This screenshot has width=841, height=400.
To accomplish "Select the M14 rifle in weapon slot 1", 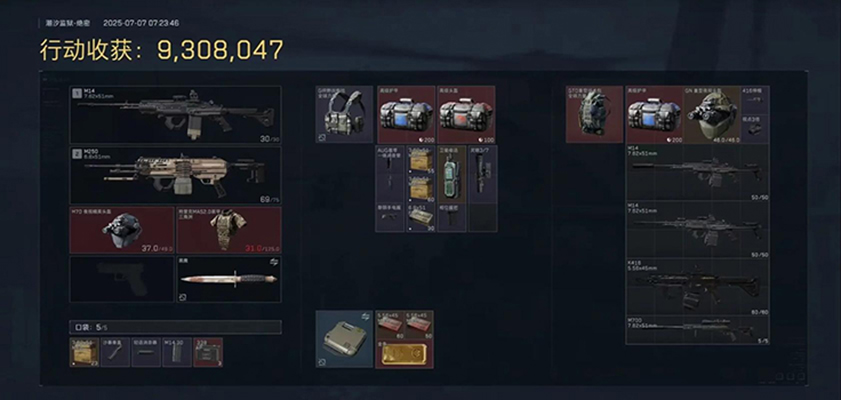I will point(175,114).
